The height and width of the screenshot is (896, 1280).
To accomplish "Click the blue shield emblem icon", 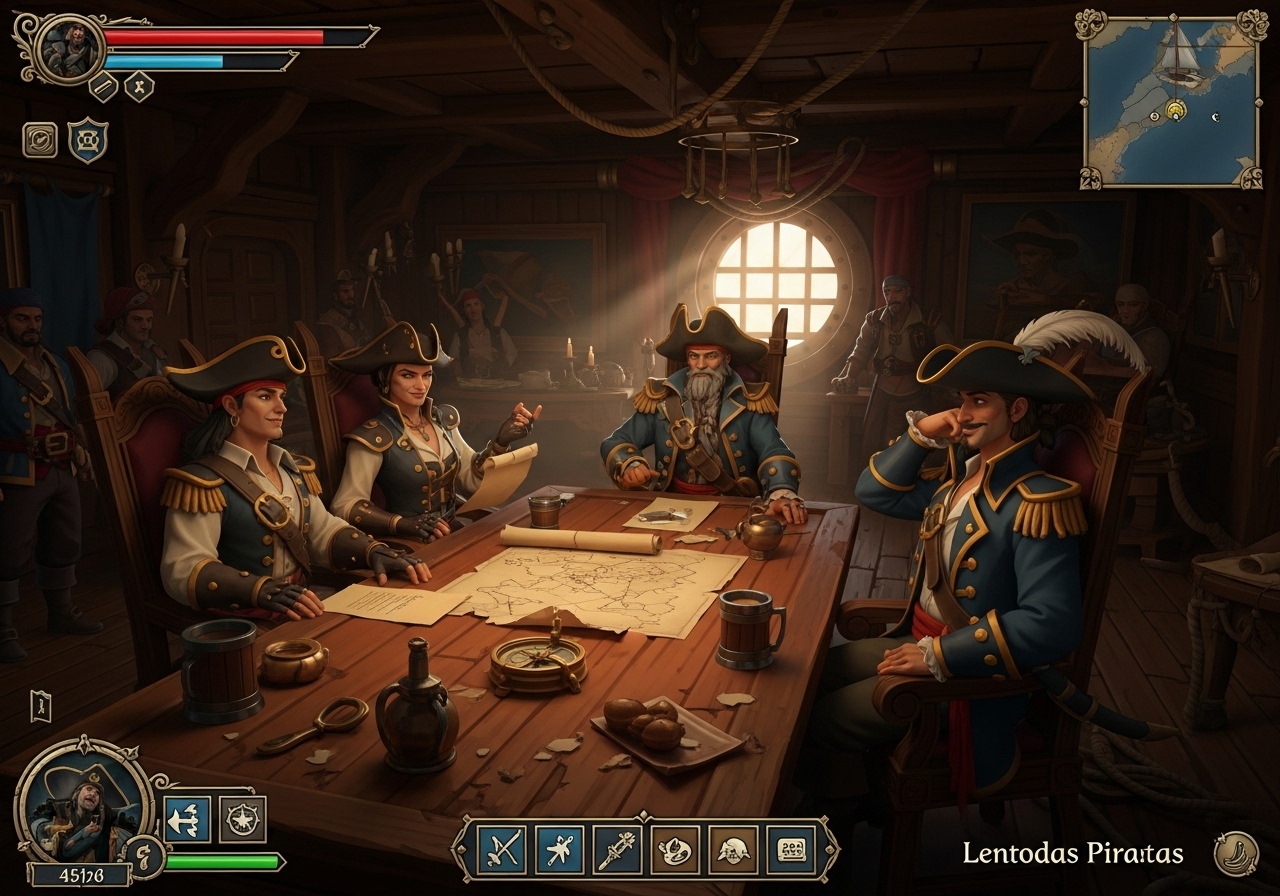I will [x=88, y=140].
